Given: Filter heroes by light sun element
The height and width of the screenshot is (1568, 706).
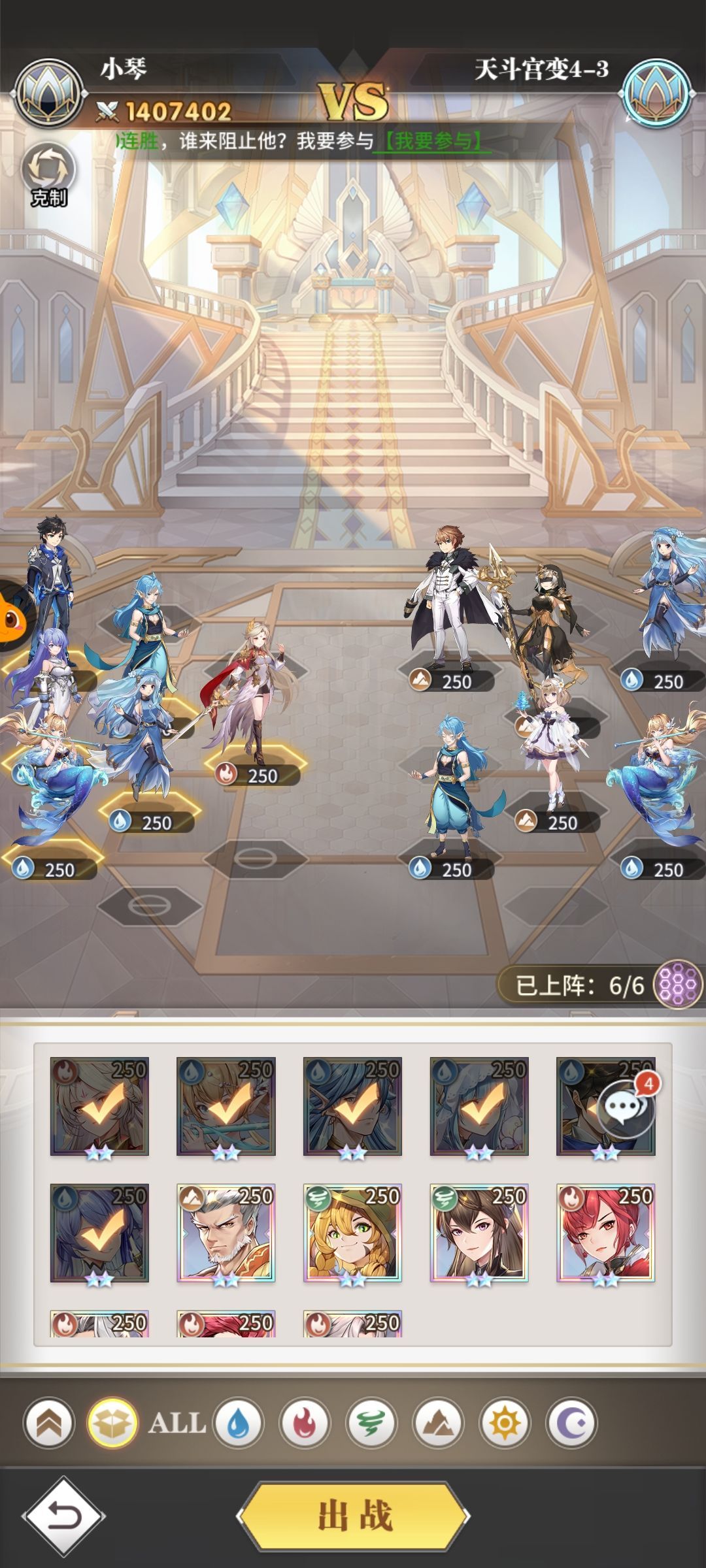Looking at the screenshot, I should tap(505, 1423).
